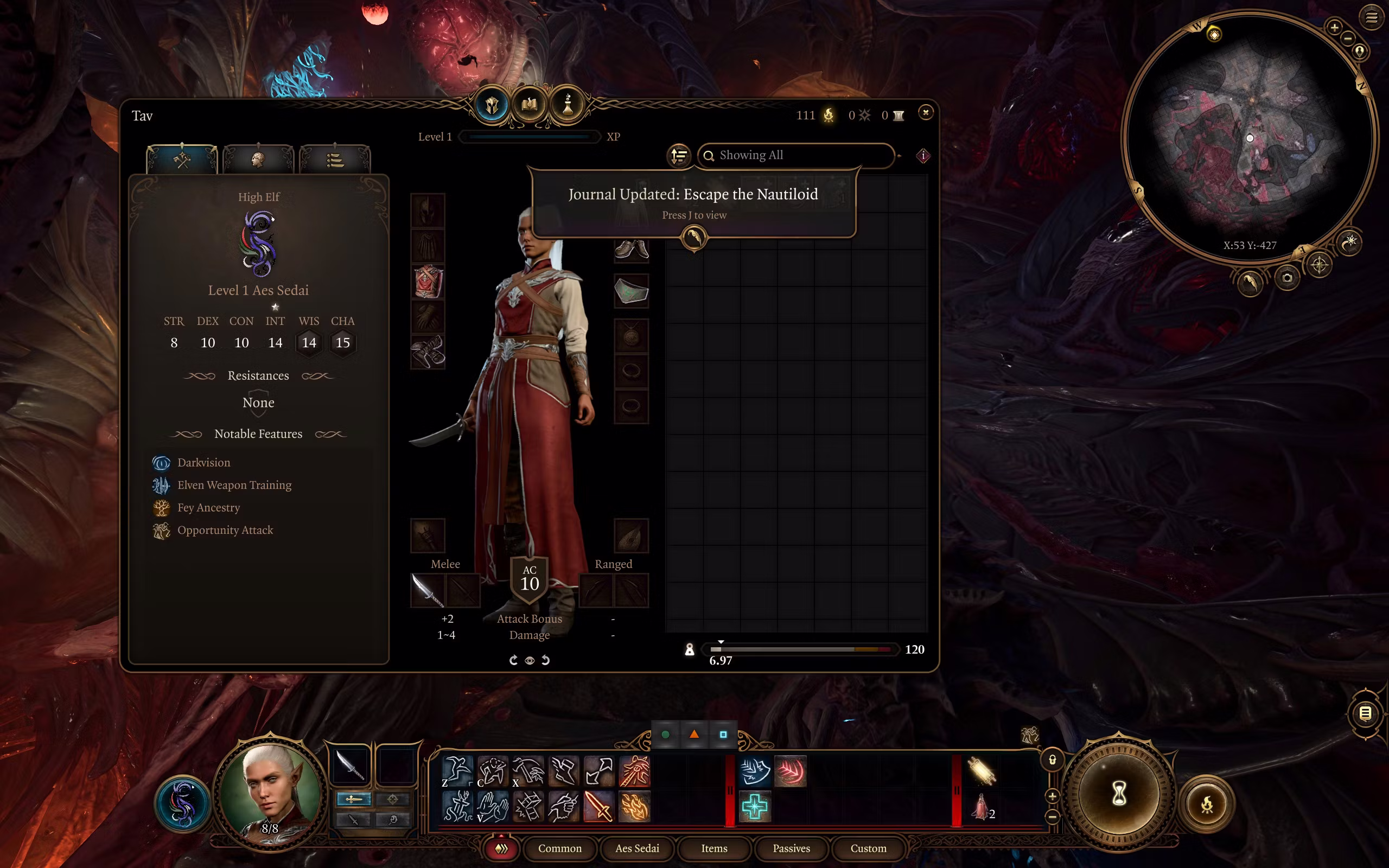Switch to the Common hotbar tab

tap(559, 848)
